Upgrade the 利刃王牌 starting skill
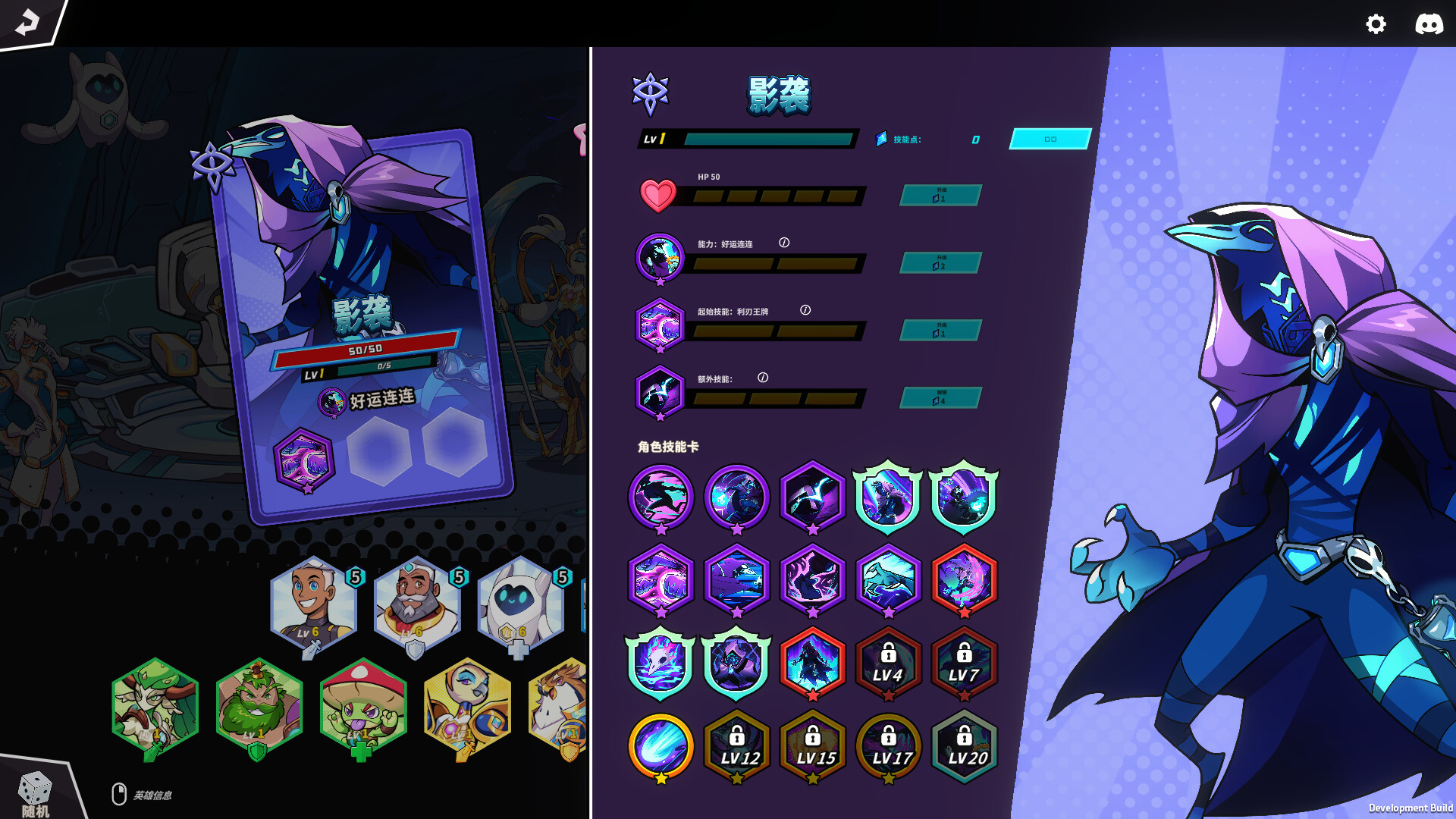This screenshot has width=1456, height=819. [940, 331]
